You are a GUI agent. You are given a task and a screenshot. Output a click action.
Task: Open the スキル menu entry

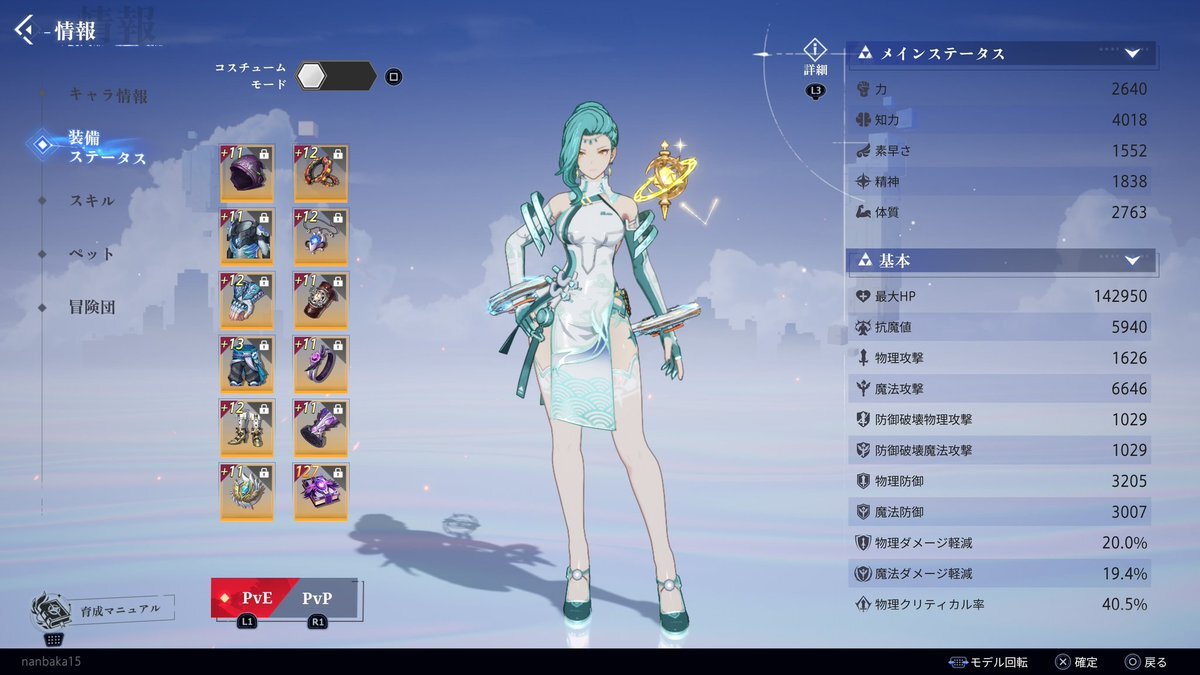tap(92, 201)
